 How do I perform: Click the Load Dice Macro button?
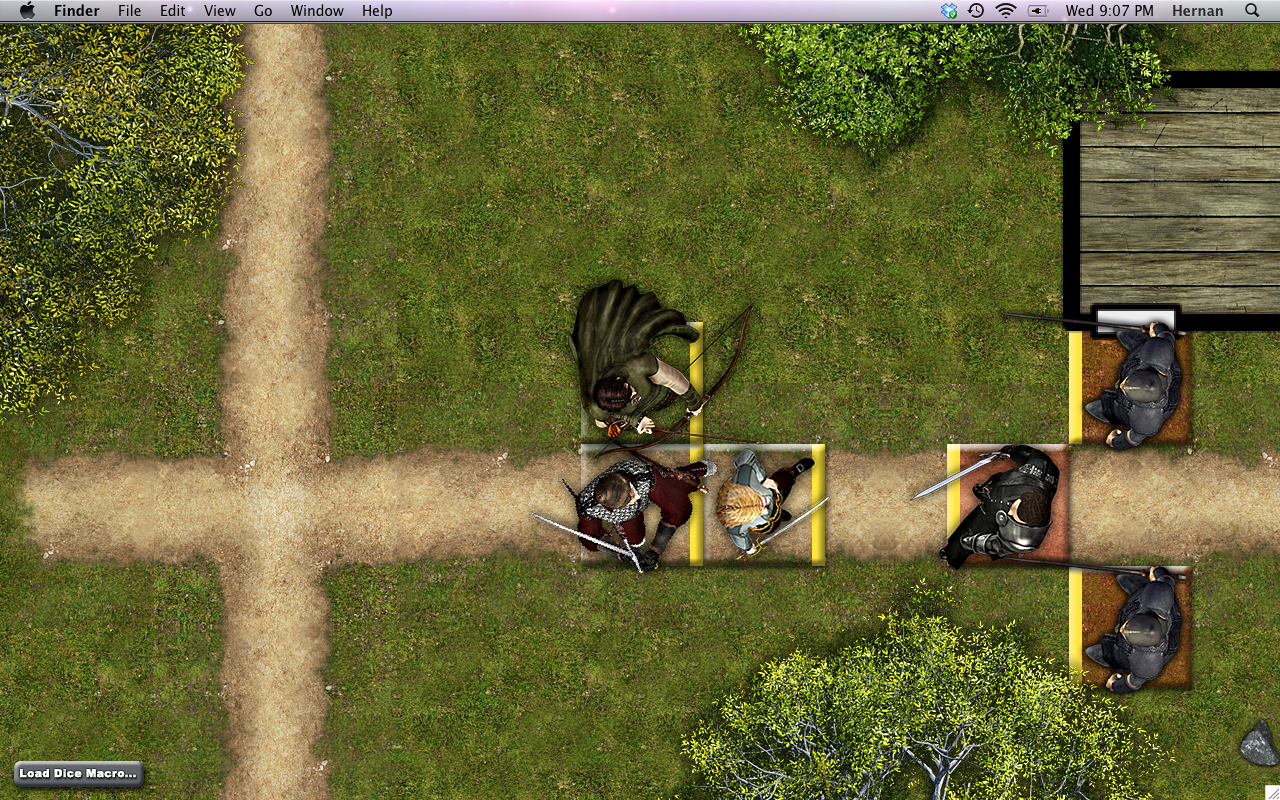[x=78, y=773]
